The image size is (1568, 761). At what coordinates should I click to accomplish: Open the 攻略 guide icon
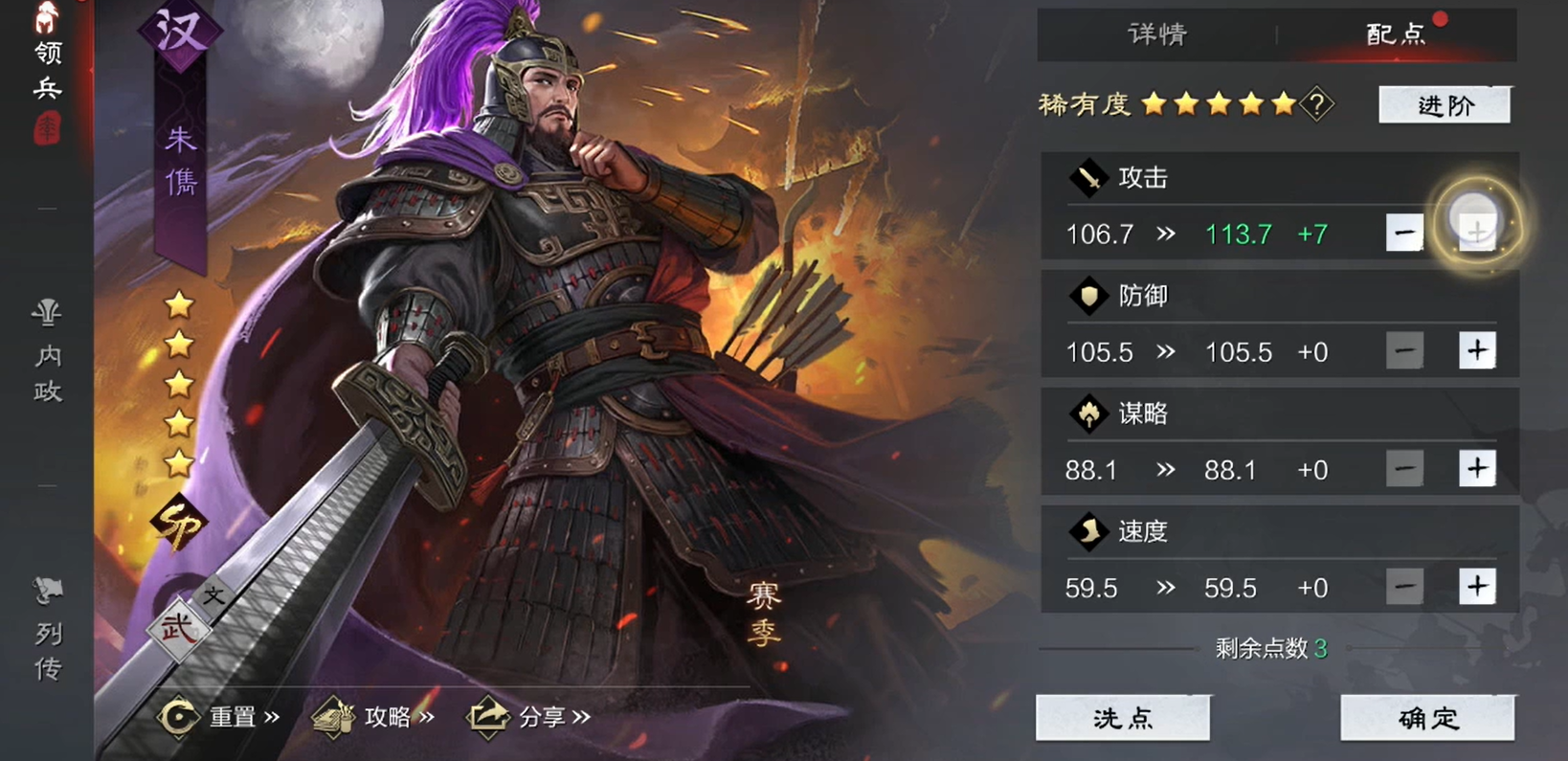[334, 716]
